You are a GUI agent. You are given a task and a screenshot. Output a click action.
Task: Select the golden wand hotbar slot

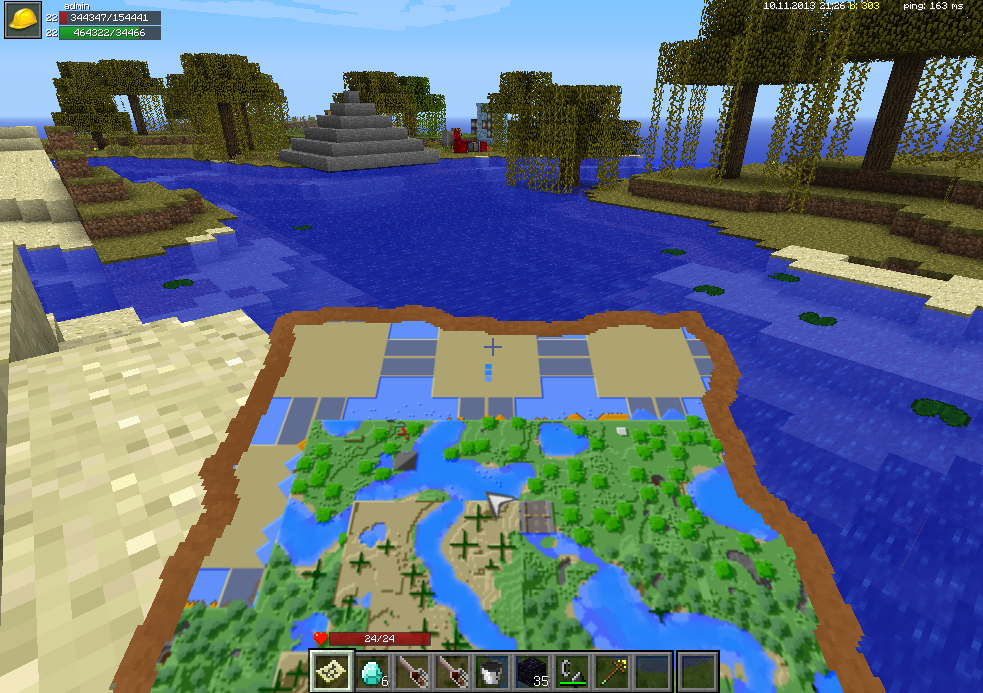click(611, 671)
